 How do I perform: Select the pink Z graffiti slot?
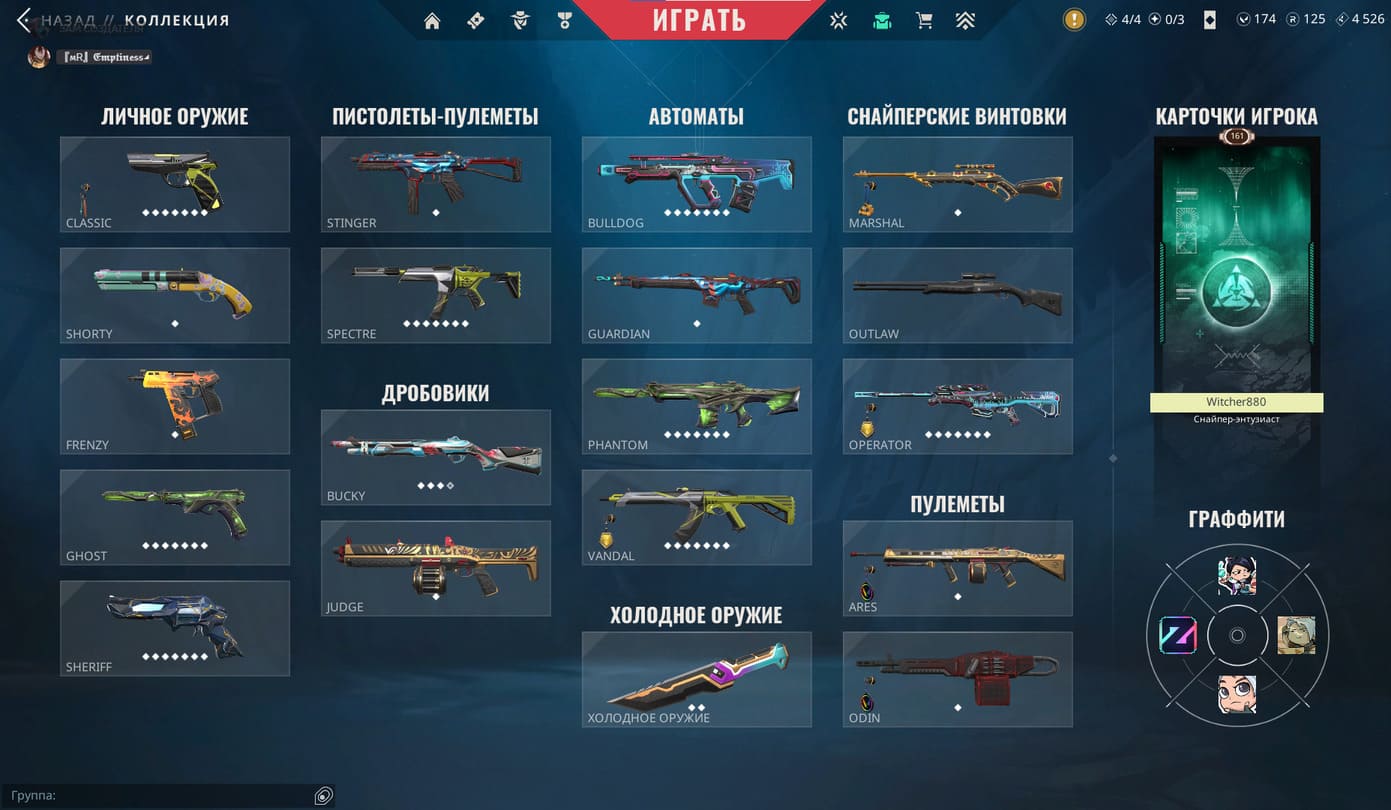point(1177,635)
